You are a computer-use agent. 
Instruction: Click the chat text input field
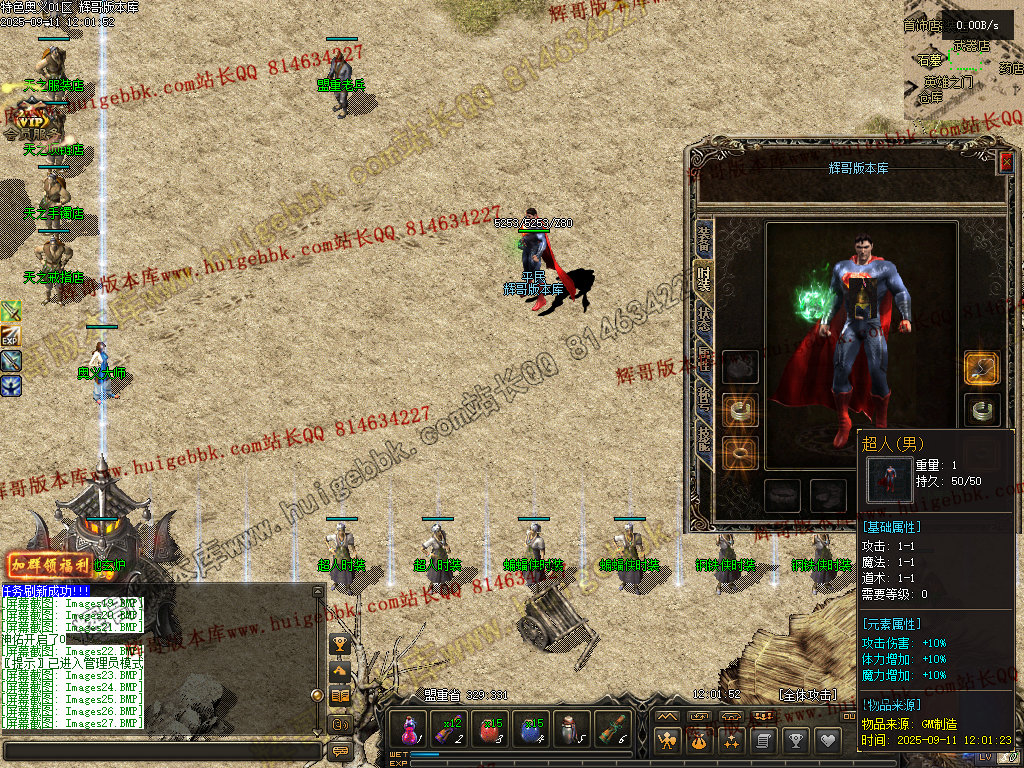click(x=160, y=750)
